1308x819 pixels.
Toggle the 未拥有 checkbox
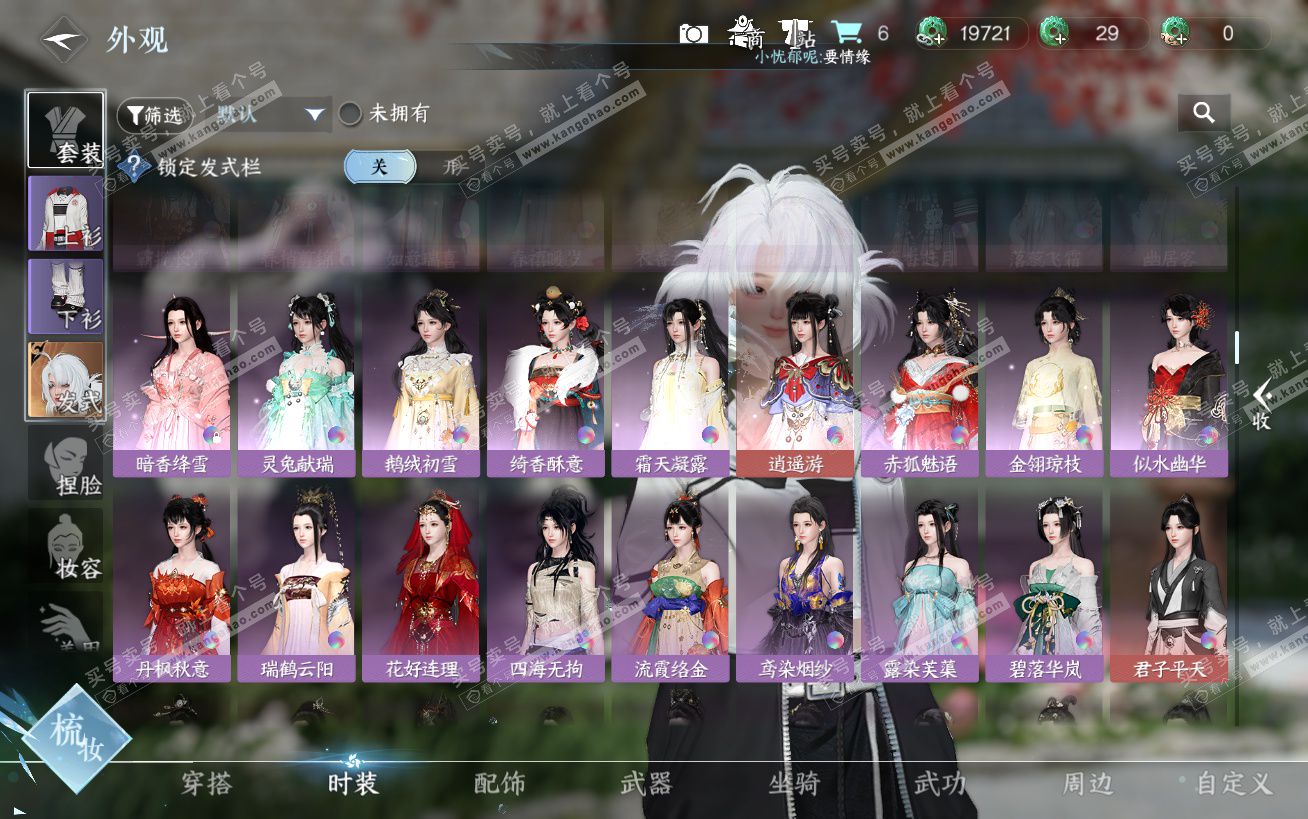[350, 114]
